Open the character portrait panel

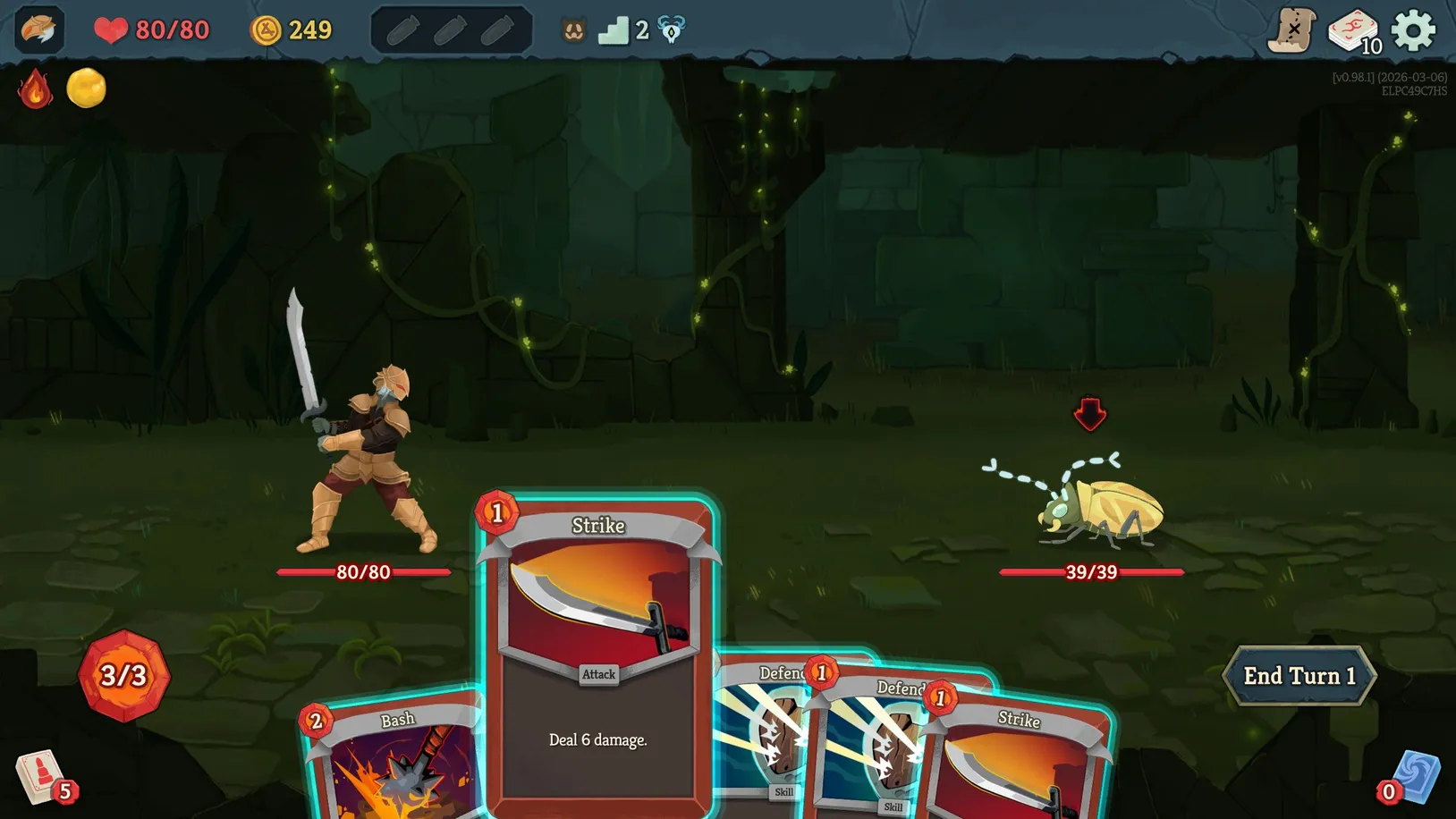tap(38, 30)
